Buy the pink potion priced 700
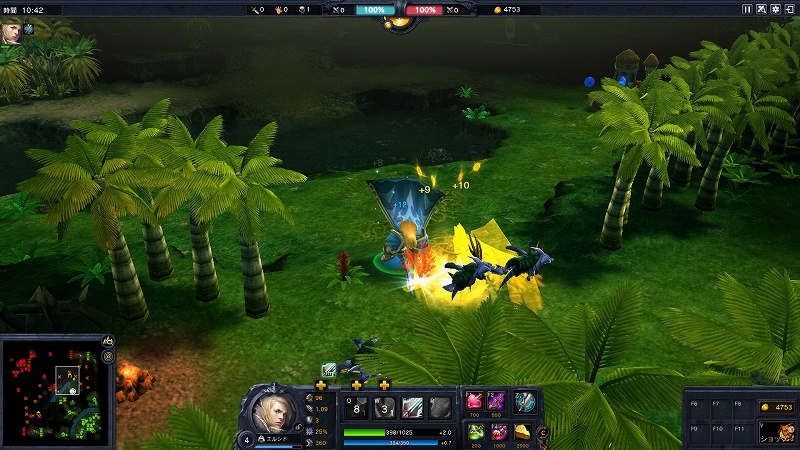The image size is (800, 450). coord(474,401)
